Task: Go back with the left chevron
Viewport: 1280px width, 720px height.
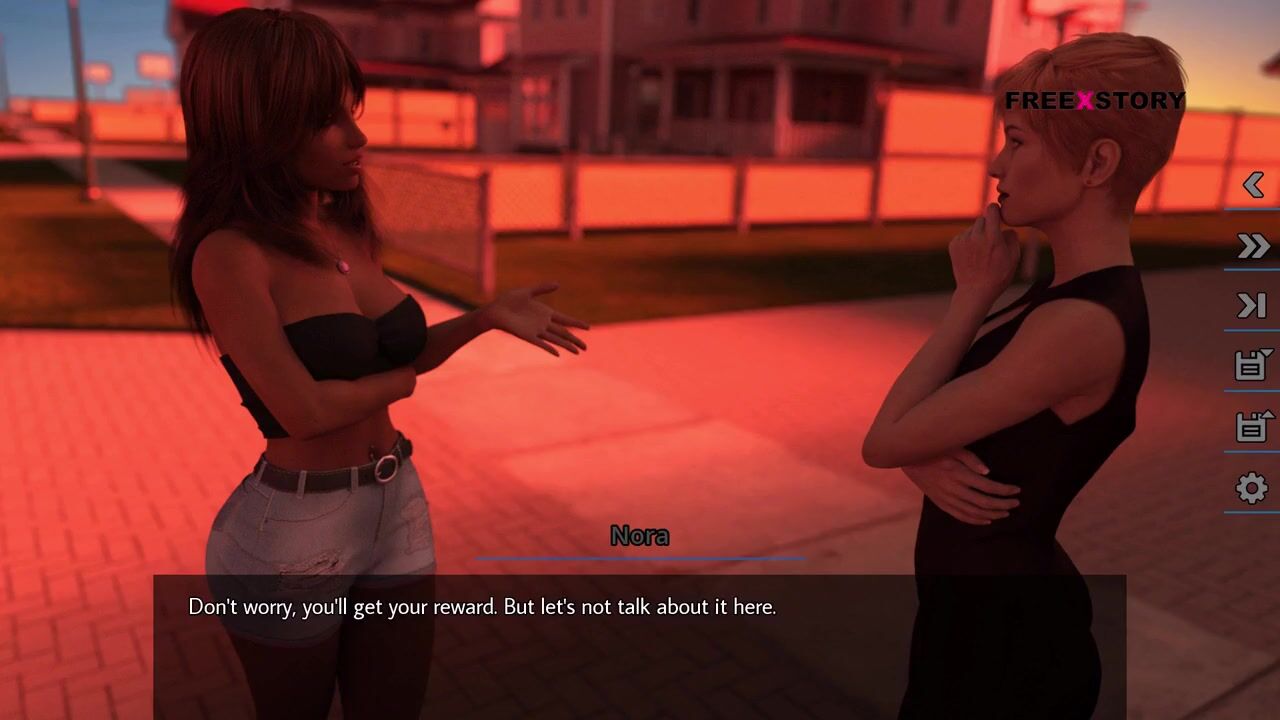Action: point(1253,185)
